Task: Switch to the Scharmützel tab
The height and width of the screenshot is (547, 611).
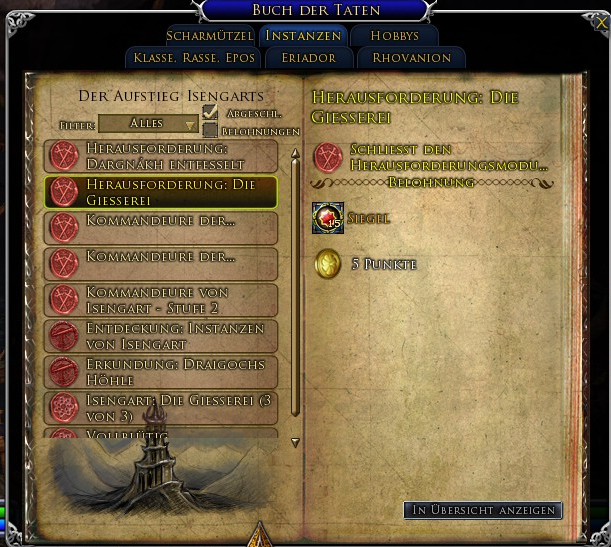Action: pos(210,36)
